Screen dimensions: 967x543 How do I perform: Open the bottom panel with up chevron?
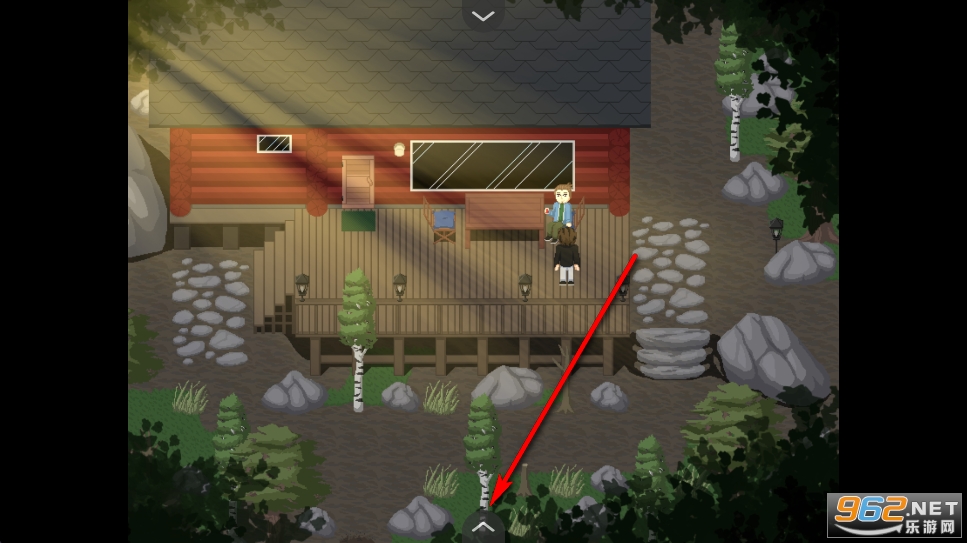coord(483,526)
